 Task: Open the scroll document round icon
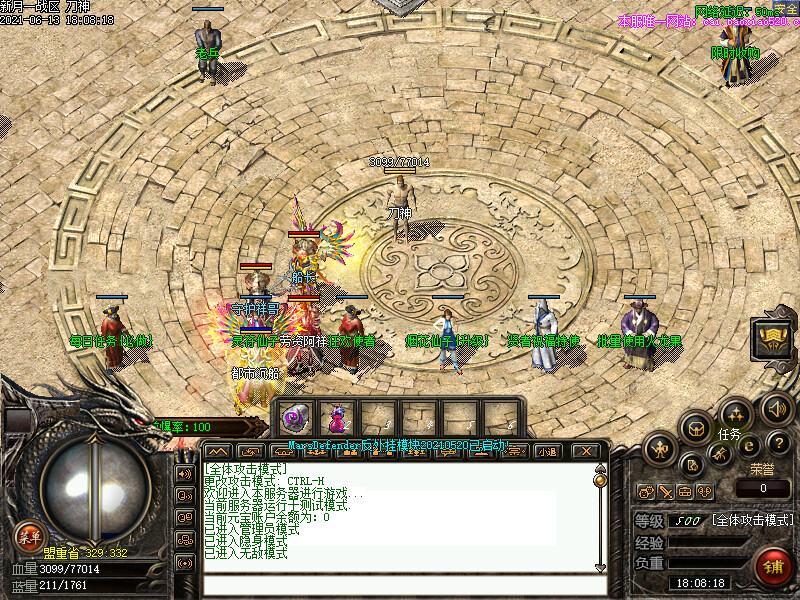click(693, 464)
